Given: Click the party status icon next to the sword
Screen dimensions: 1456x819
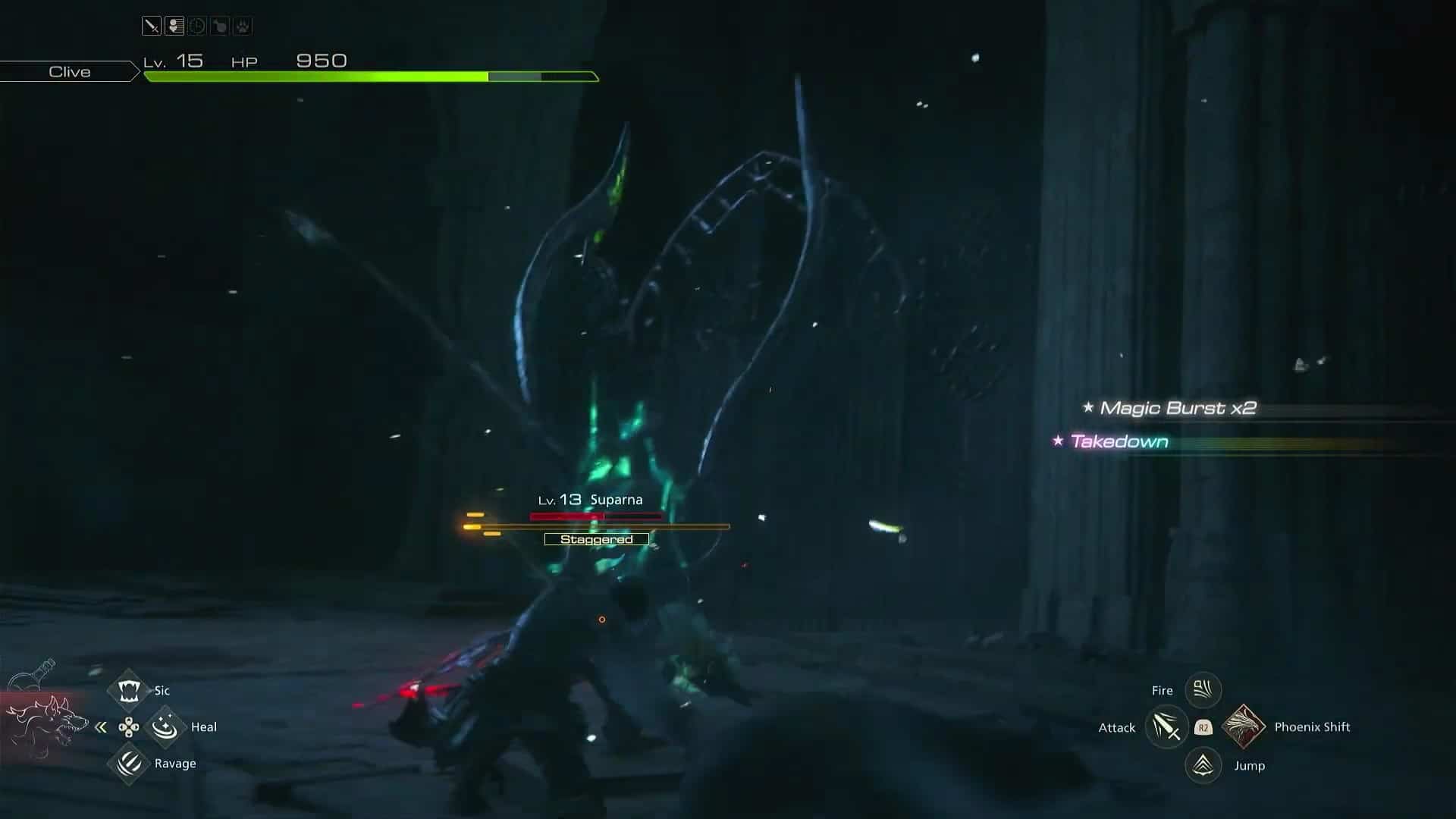Looking at the screenshot, I should pyautogui.click(x=174, y=25).
